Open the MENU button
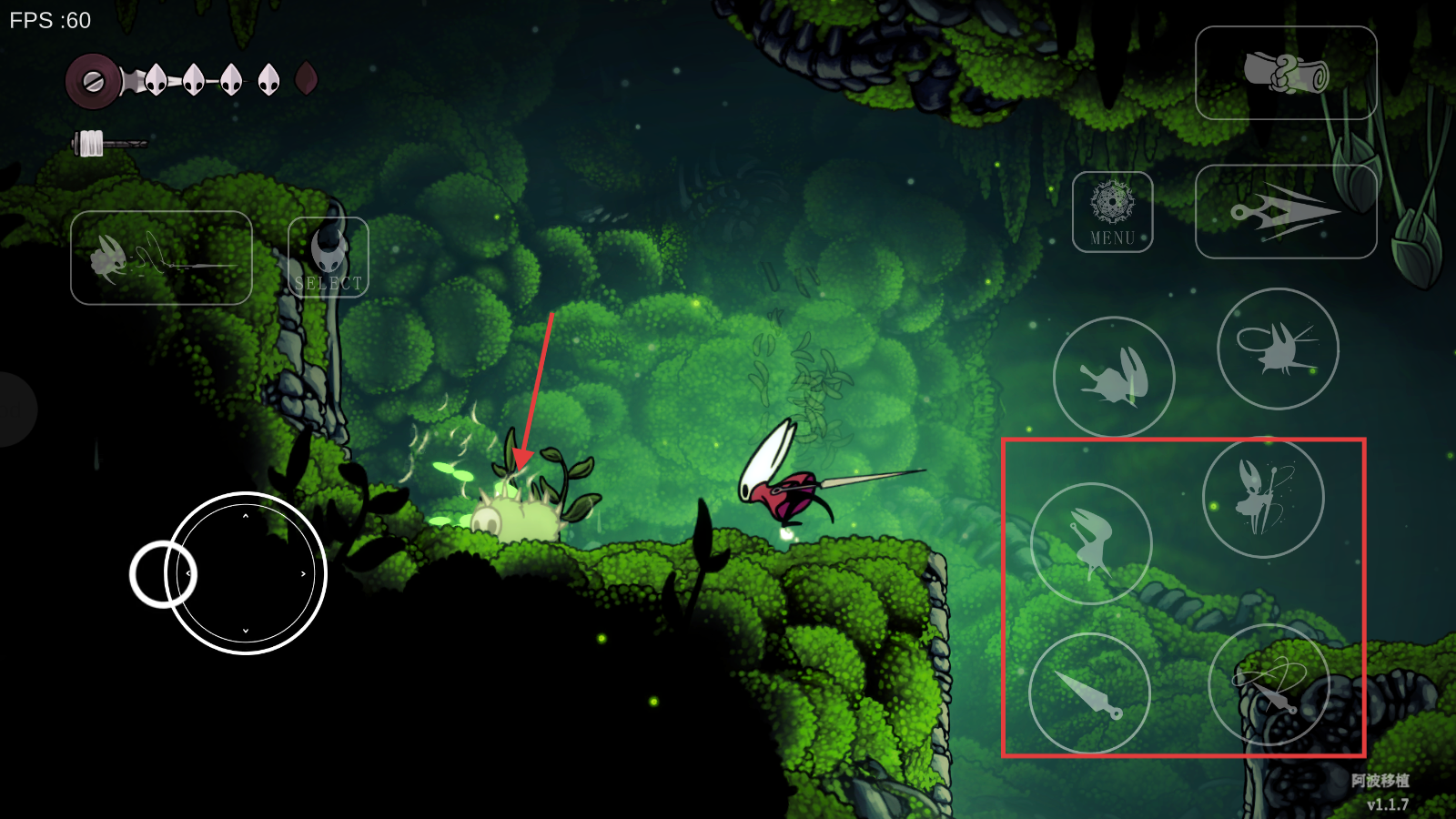 coord(1112,212)
